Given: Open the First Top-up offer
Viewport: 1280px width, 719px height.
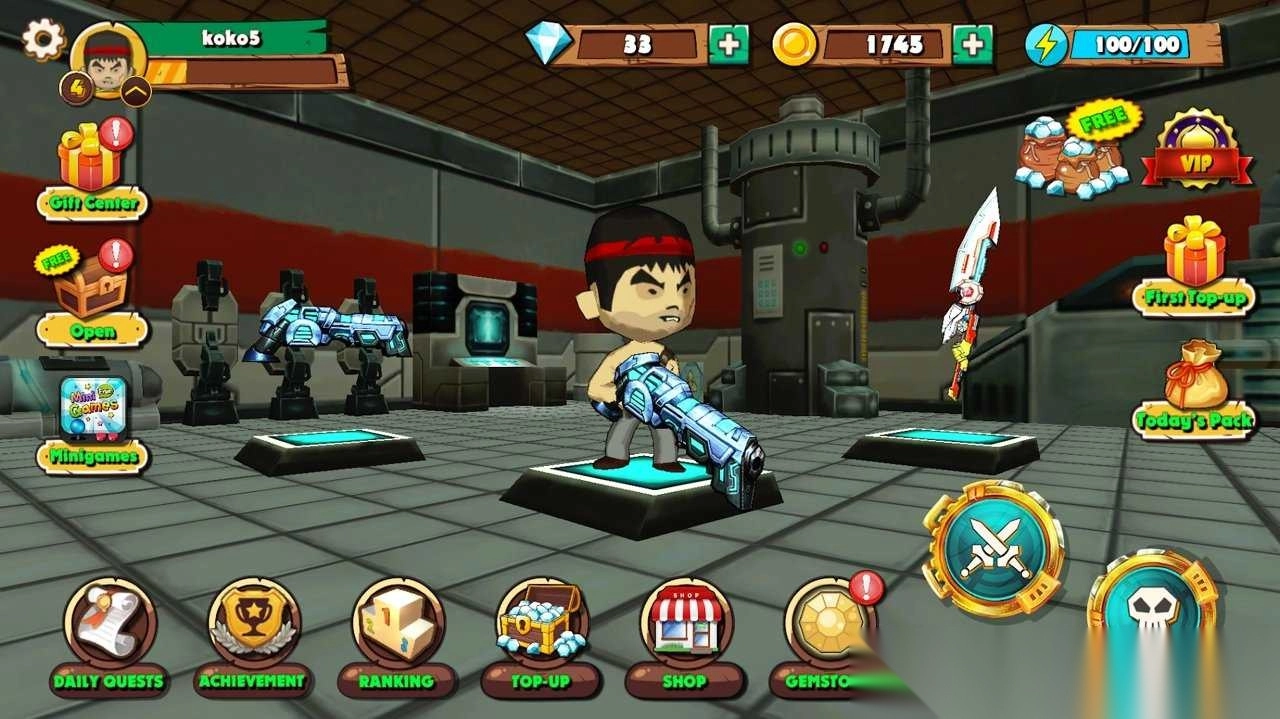Looking at the screenshot, I should pyautogui.click(x=1195, y=265).
